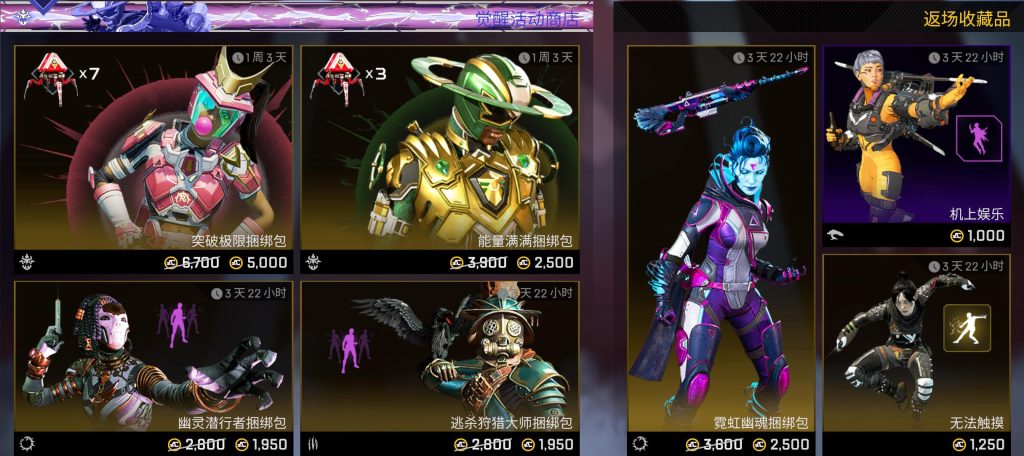Select the 机上娱乐 emote item
1024x456 pixels.
tap(917, 140)
